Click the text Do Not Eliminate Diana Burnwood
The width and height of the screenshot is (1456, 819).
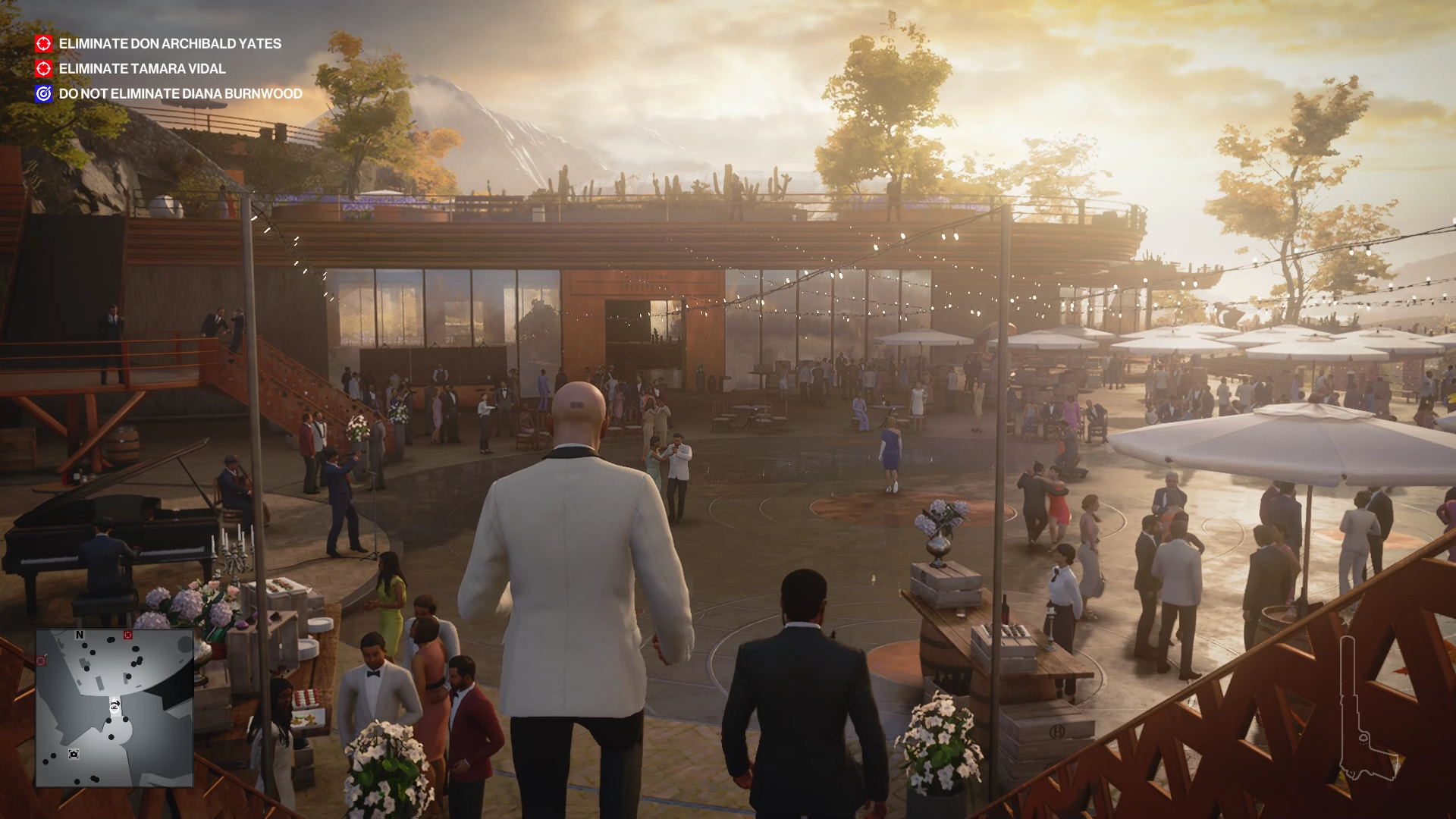(180, 94)
